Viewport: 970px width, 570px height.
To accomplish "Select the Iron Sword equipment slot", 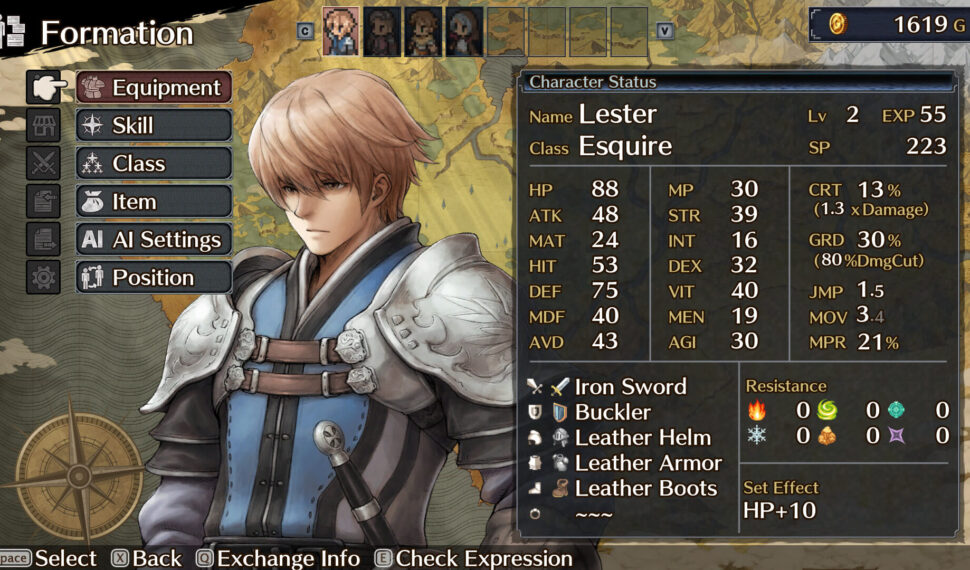I will point(630,387).
